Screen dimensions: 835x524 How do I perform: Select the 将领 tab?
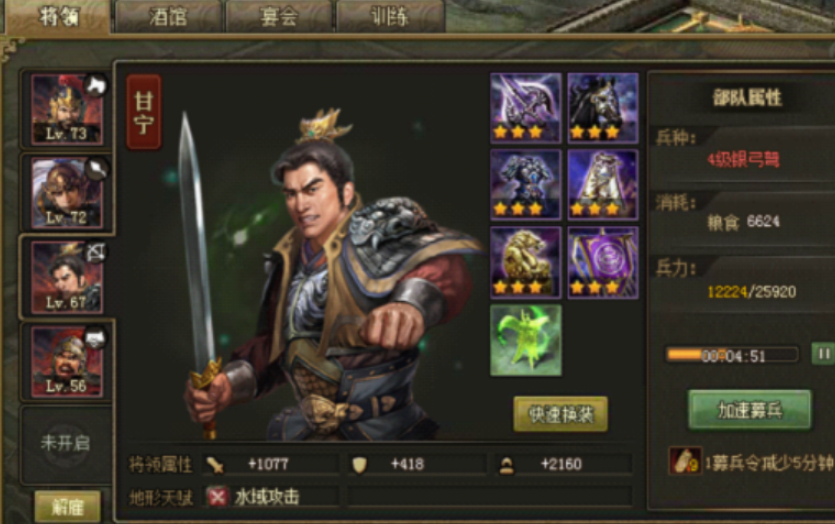coord(56,17)
